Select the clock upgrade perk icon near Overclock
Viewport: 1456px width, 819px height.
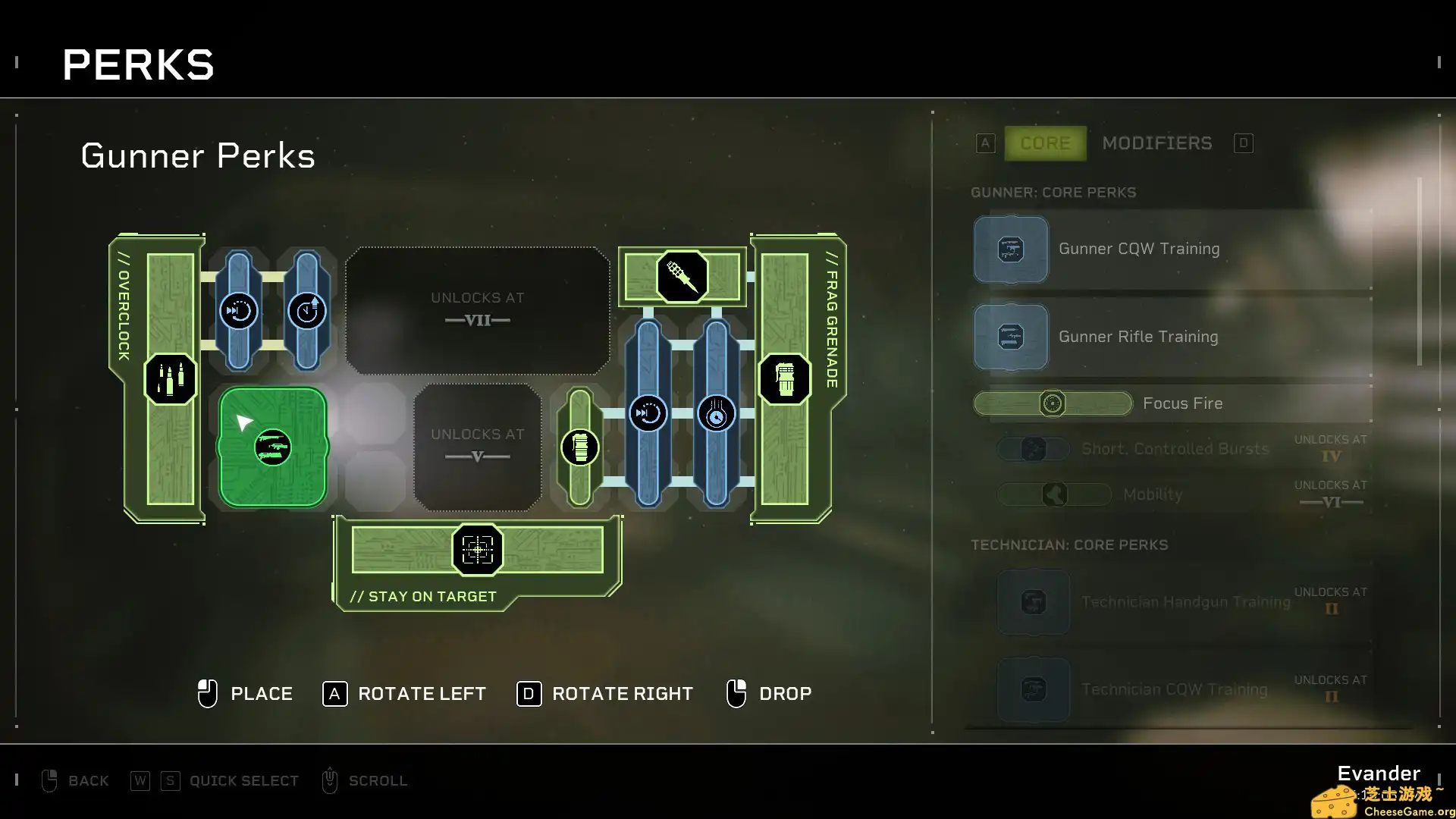pos(306,311)
